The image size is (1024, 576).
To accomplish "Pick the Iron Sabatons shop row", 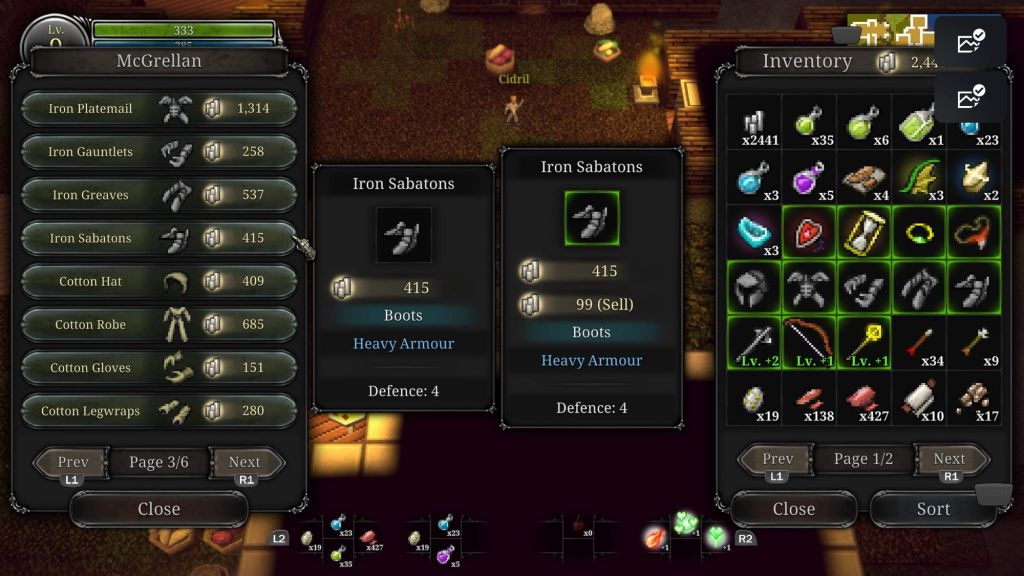I will [x=158, y=238].
